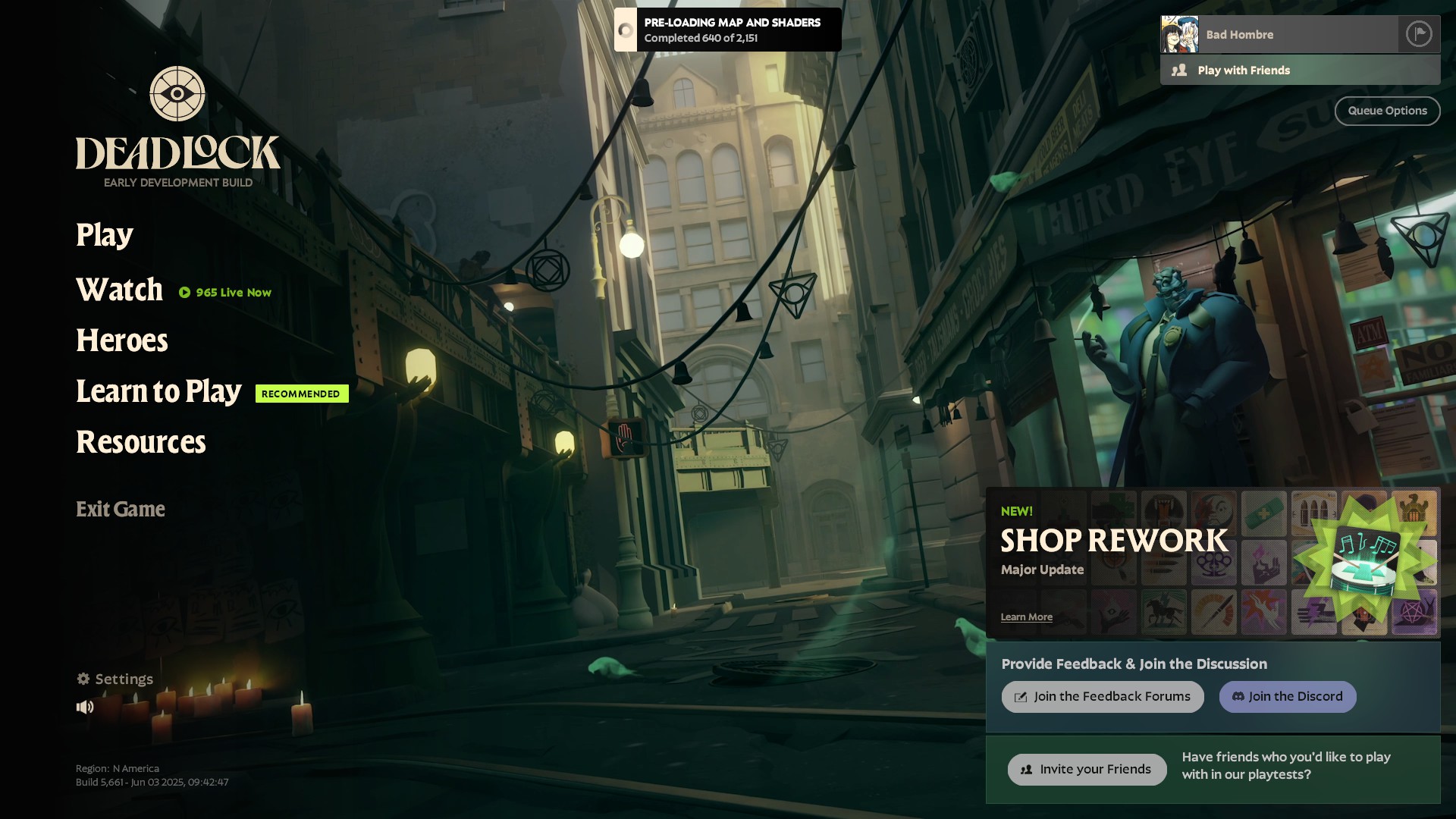Select Learn to Play

click(158, 391)
